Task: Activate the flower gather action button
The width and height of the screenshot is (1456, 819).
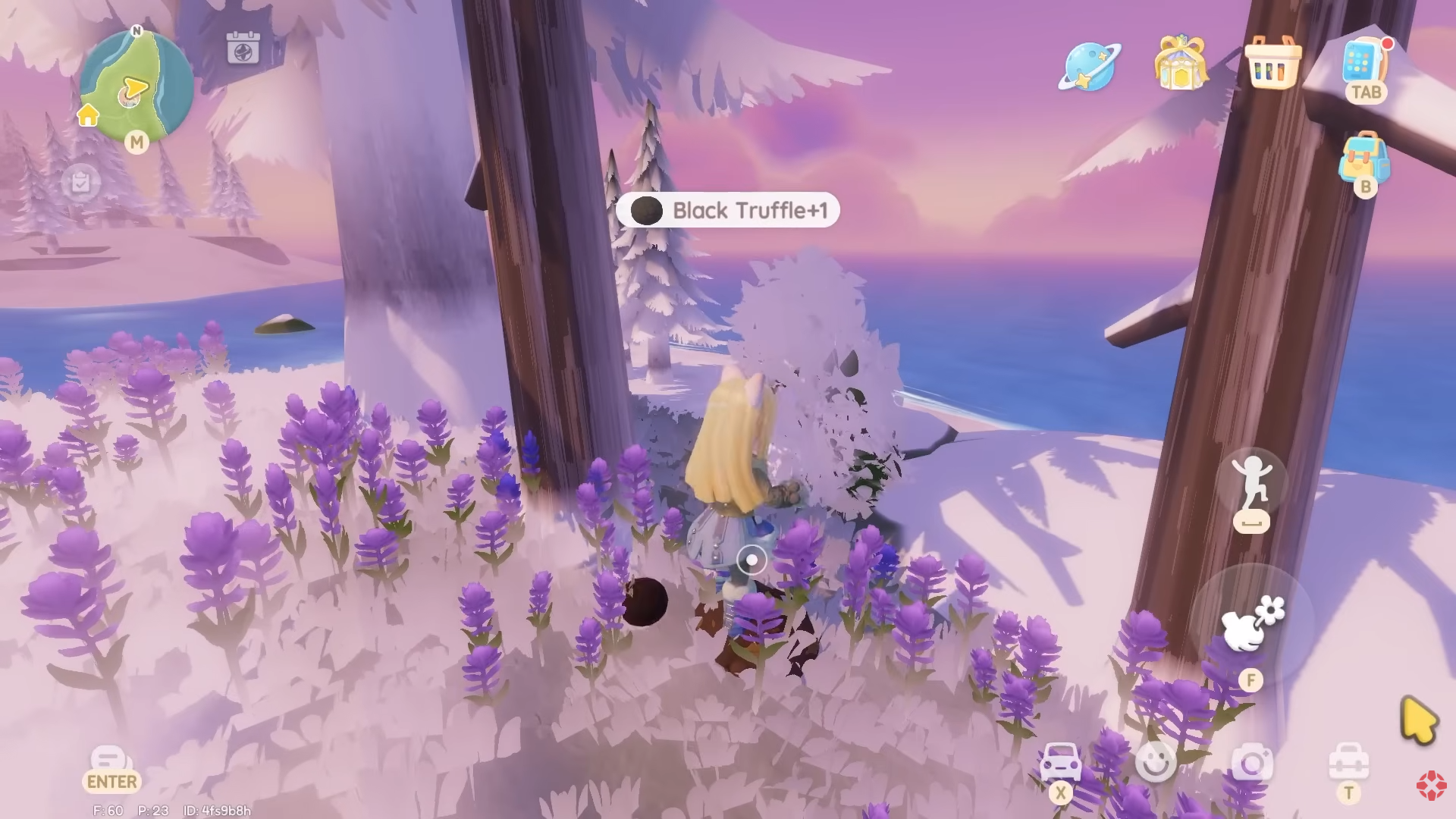Action: (x=1253, y=625)
